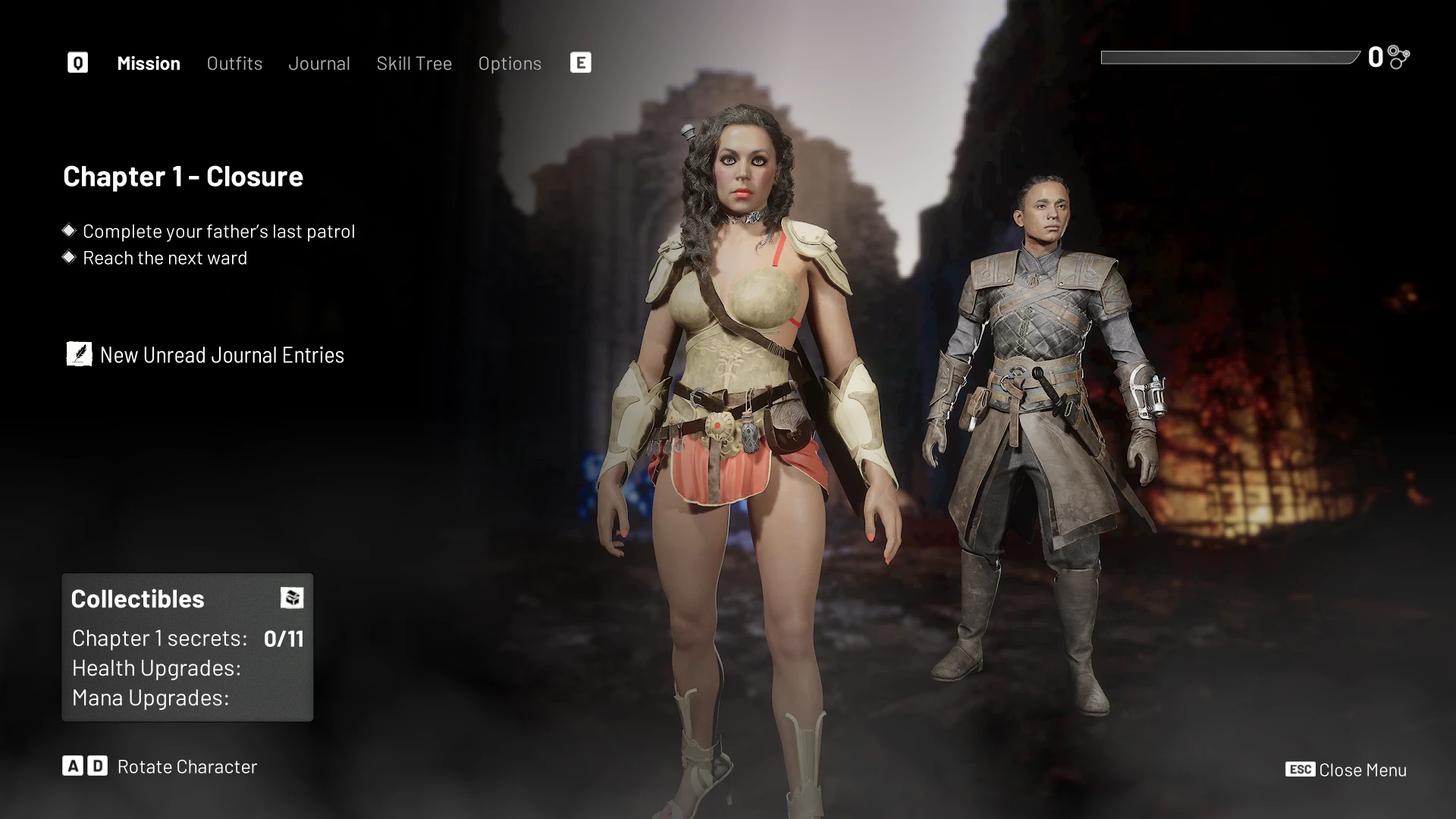Image resolution: width=1456 pixels, height=819 pixels.
Task: Open New Unread Journal Entries
Action: click(x=221, y=354)
